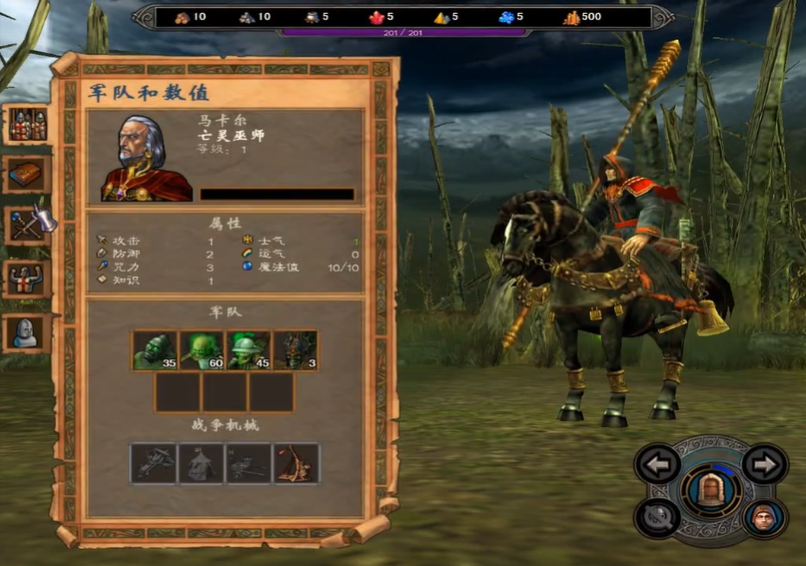Click the greyed-out crossed-out round button
806x566 pixels.
click(x=657, y=516)
